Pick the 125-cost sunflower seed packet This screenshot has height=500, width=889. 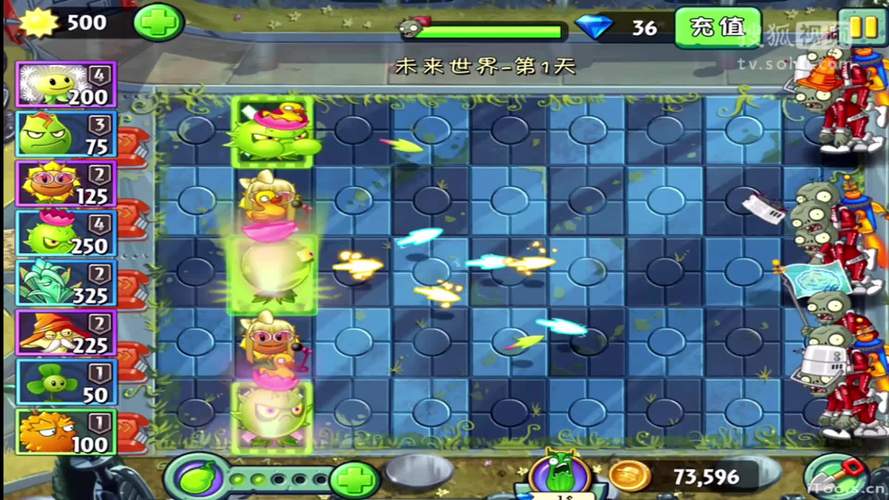click(67, 183)
